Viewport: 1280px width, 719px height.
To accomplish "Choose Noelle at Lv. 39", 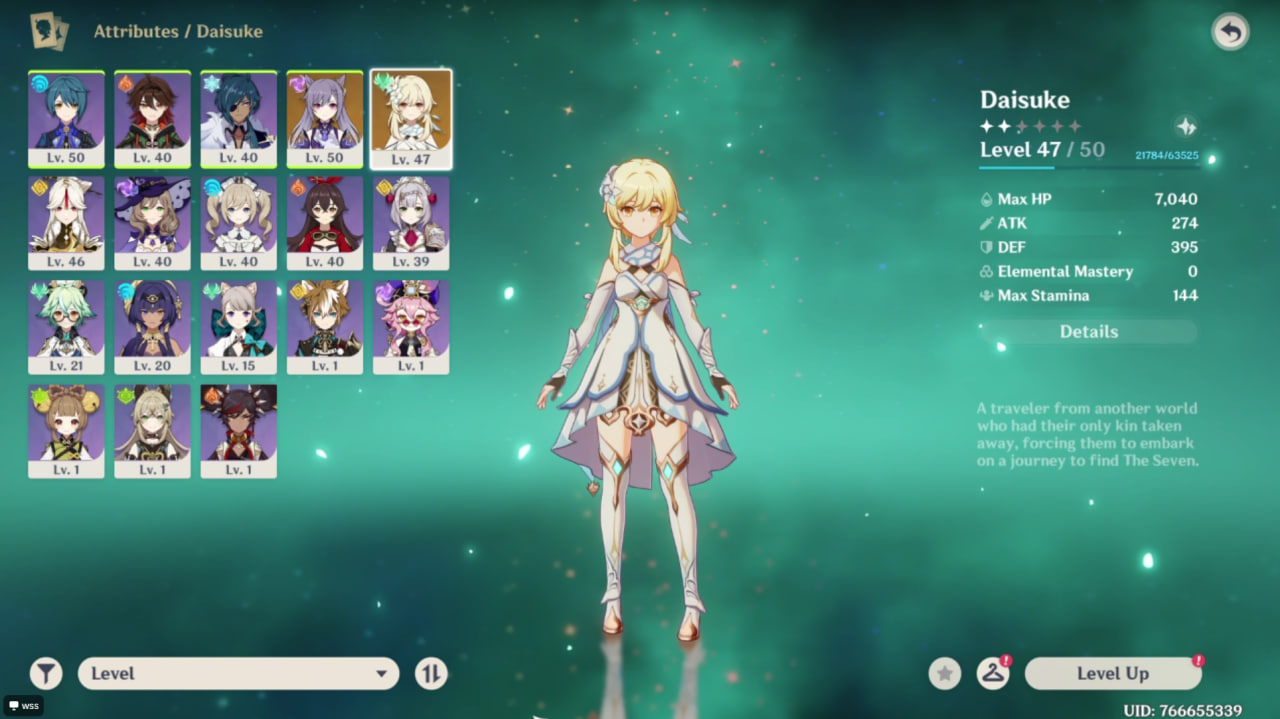I will 411,222.
